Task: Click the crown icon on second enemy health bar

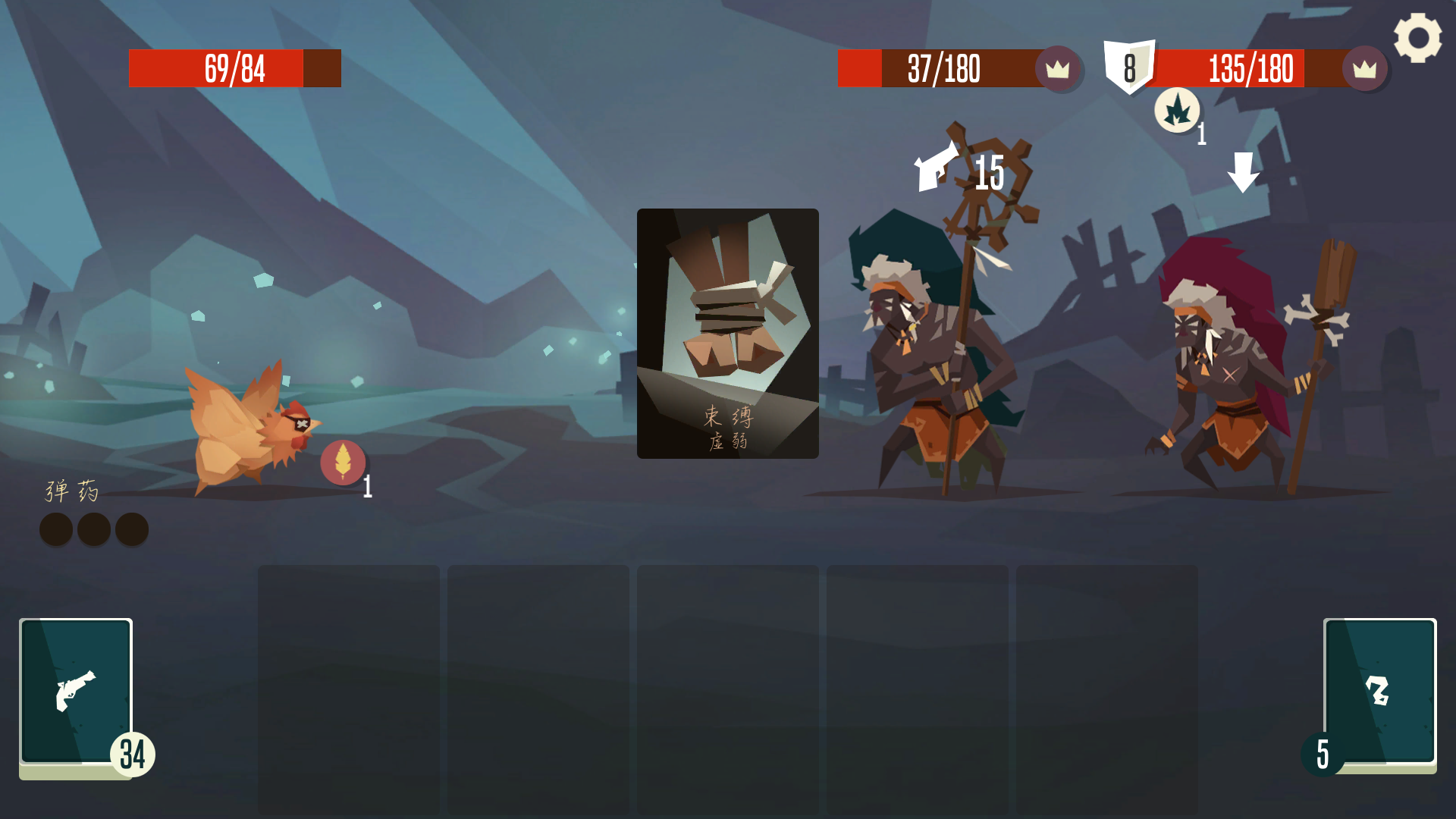Action: point(1364,69)
